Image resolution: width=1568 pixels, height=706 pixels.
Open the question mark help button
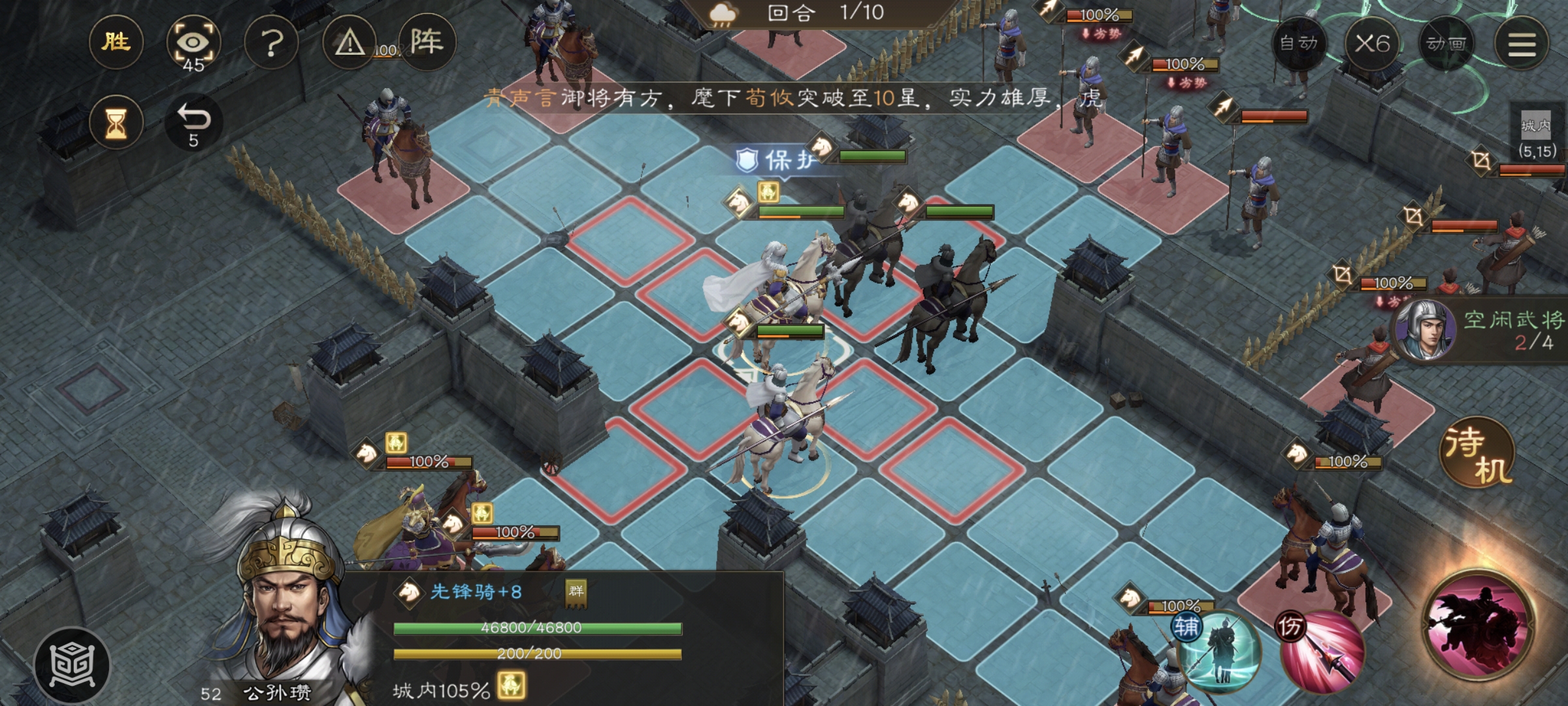point(271,44)
